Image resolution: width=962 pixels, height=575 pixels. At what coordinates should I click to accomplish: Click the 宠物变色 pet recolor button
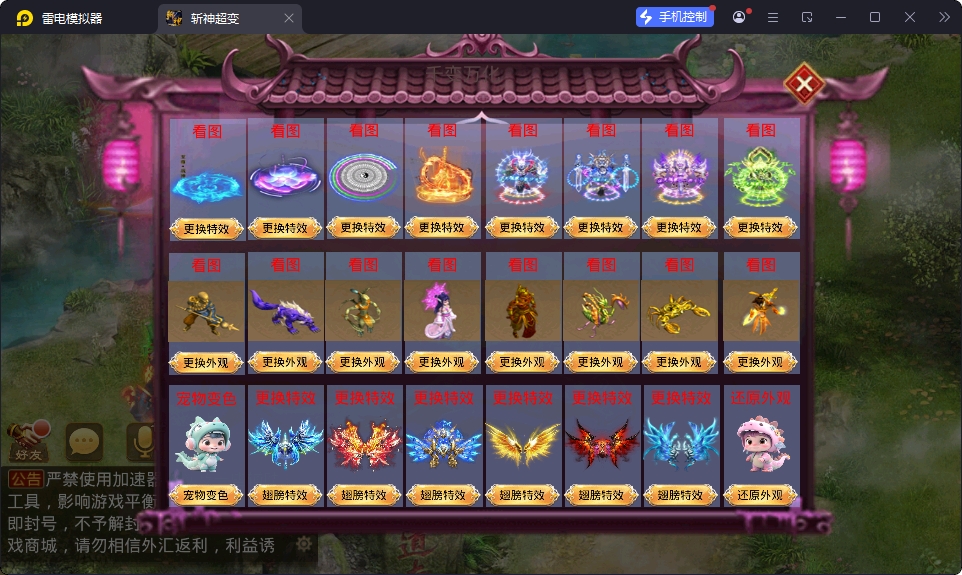click(207, 495)
